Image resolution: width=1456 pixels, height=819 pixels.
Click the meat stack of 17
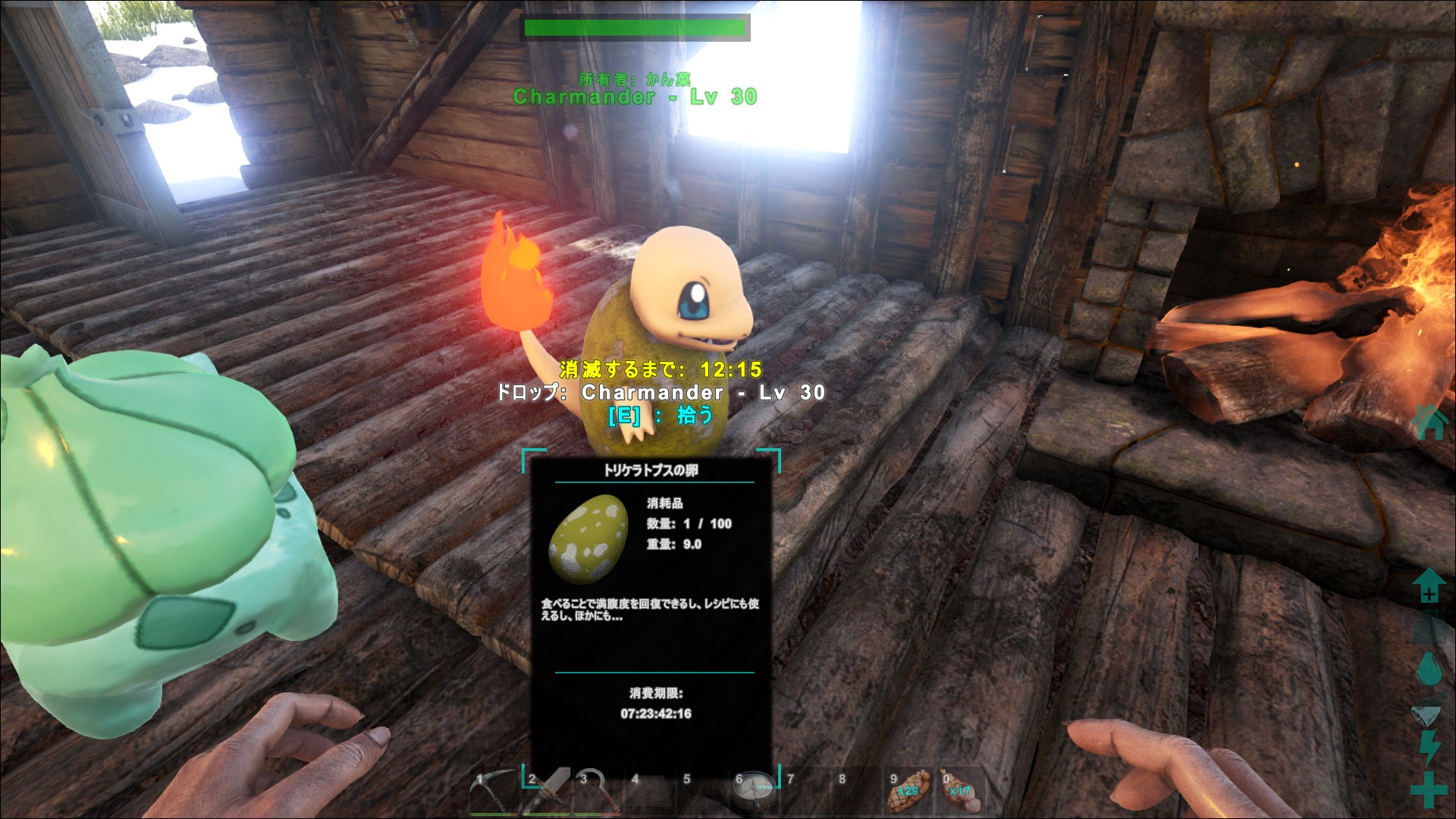click(x=960, y=792)
